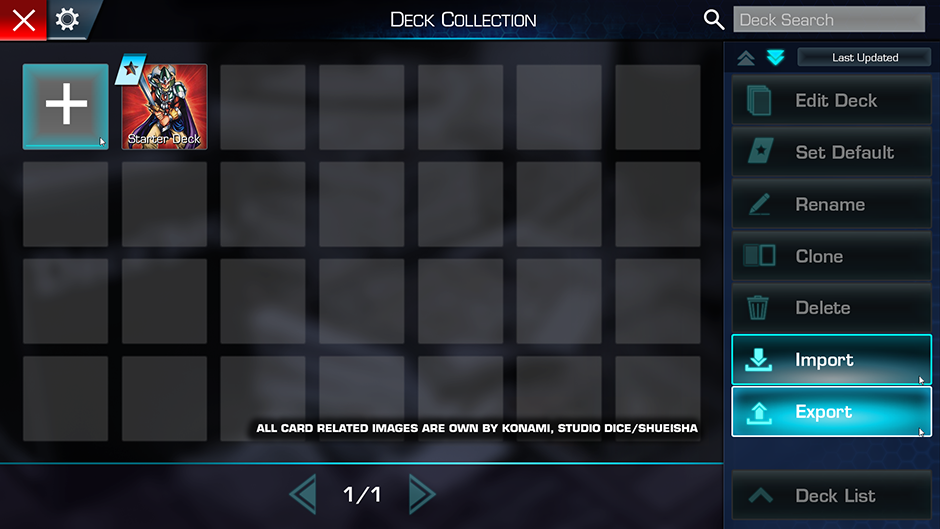Image resolution: width=940 pixels, height=529 pixels.
Task: Open the Last Updated sort dropdown
Action: (864, 58)
